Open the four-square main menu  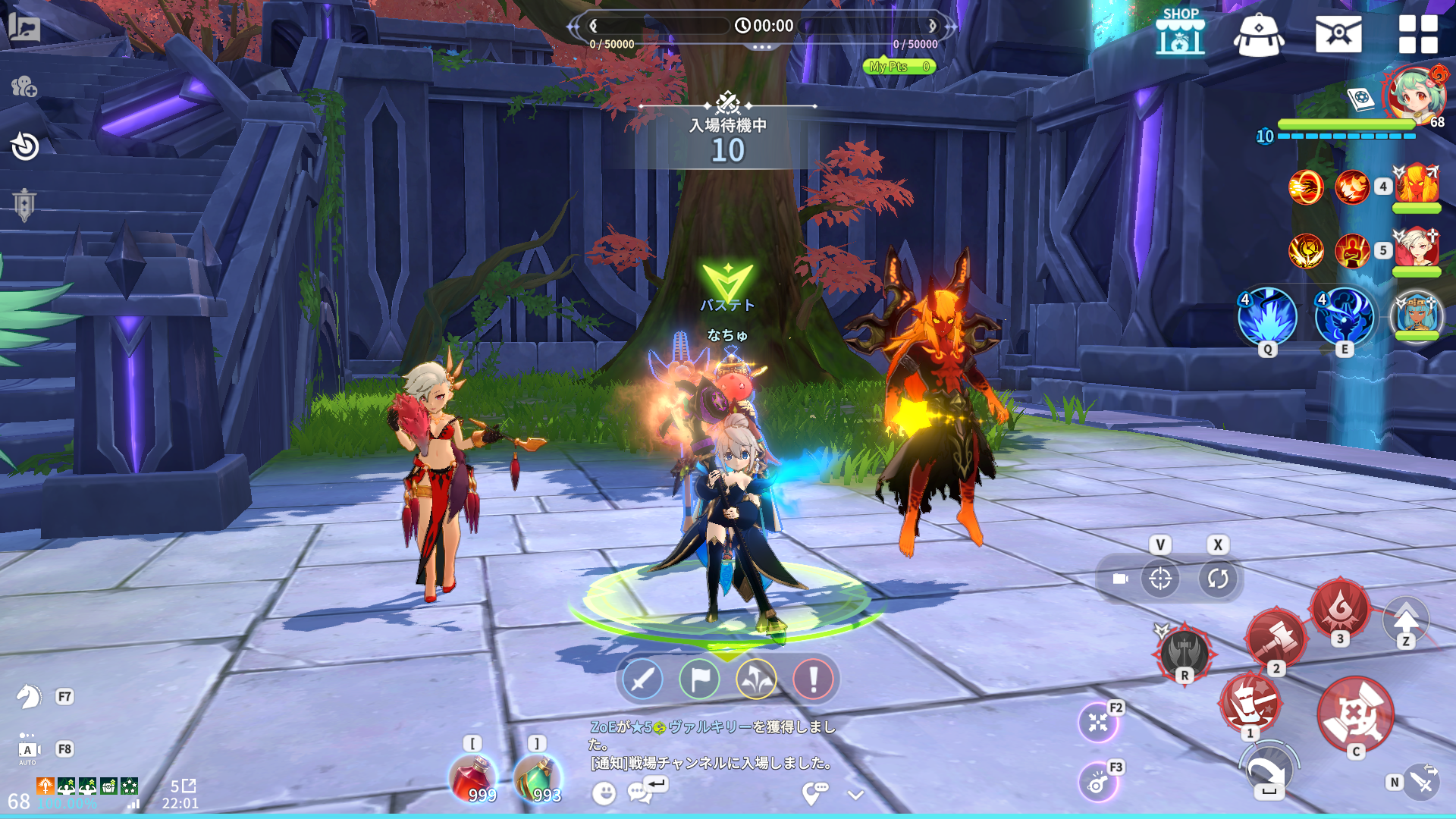(1417, 34)
